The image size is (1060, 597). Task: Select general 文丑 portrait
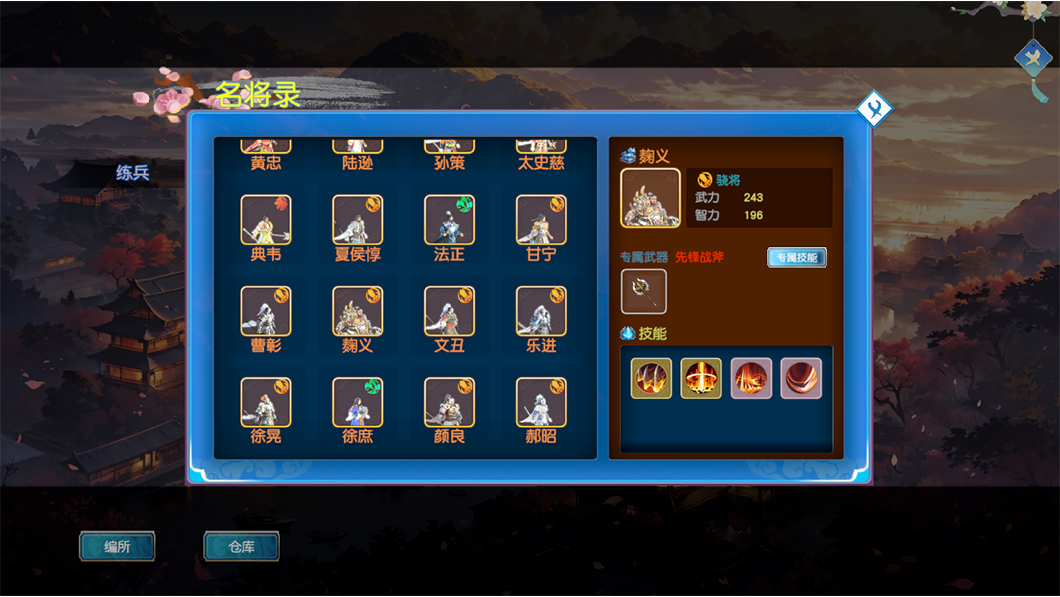coord(449,311)
